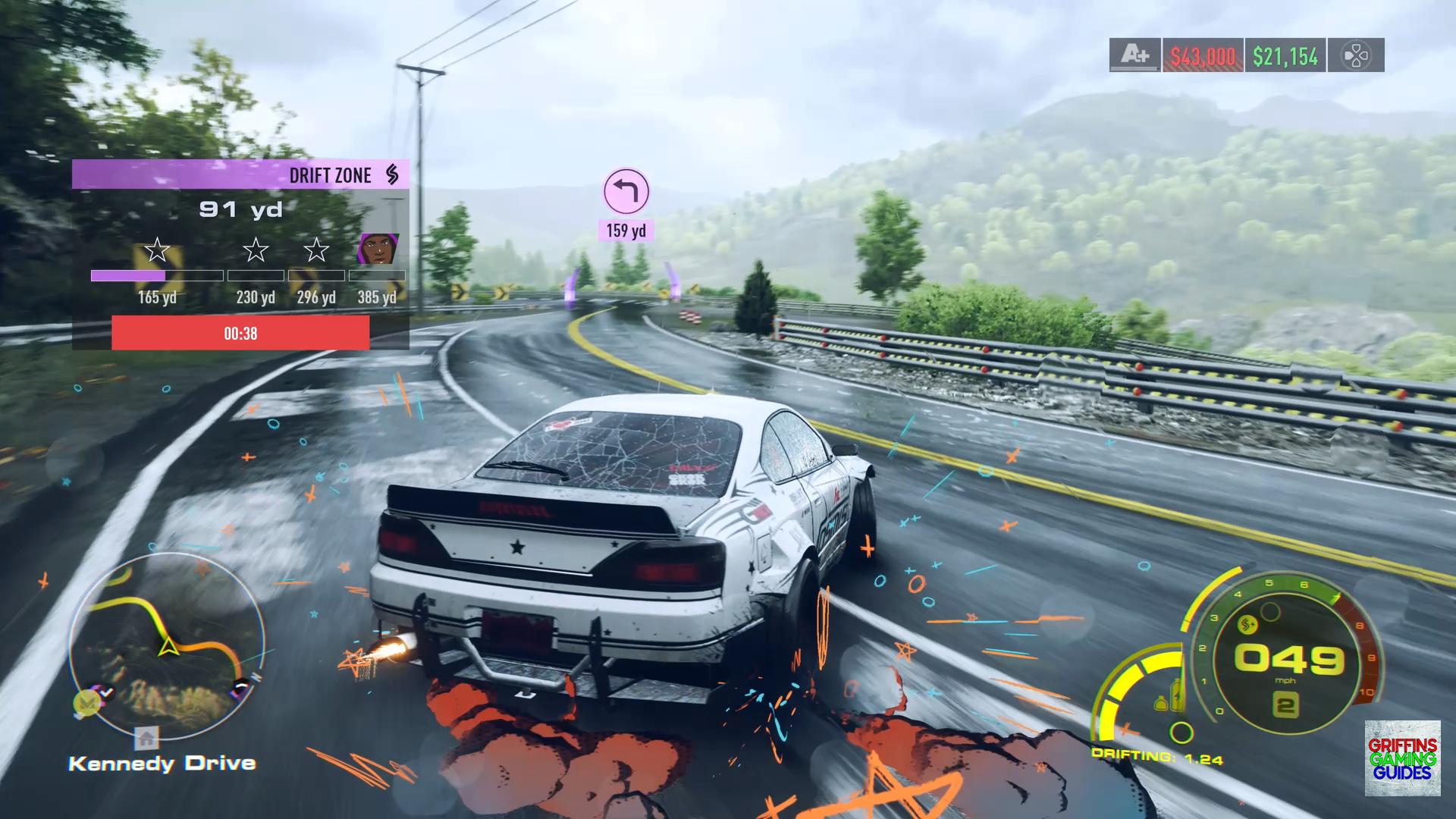
Task: Click the controller icon beside the cash
Action: (1356, 55)
